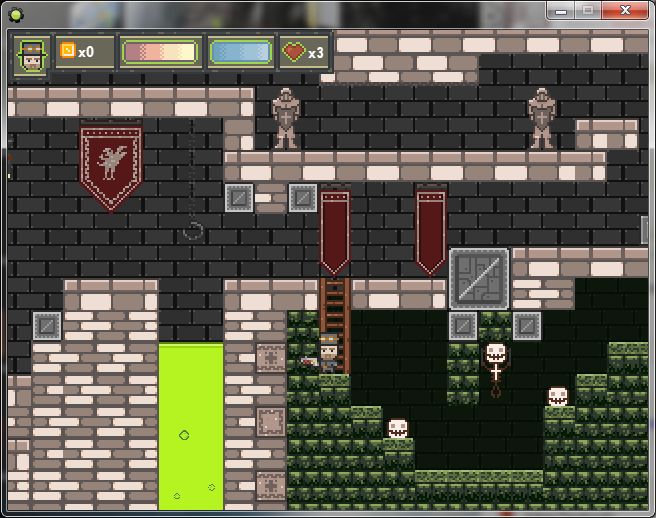656x518 pixels.
Task: Click the player character portrait icon
Action: click(32, 54)
